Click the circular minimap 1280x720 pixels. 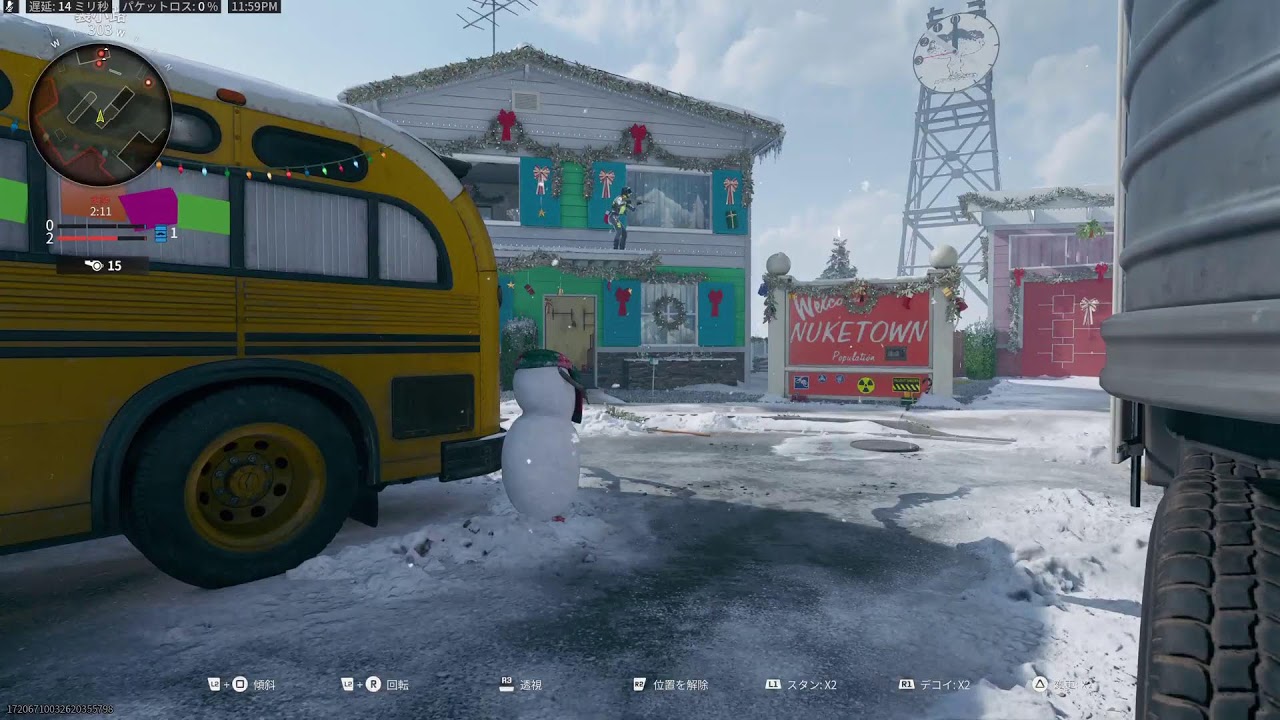(100, 114)
